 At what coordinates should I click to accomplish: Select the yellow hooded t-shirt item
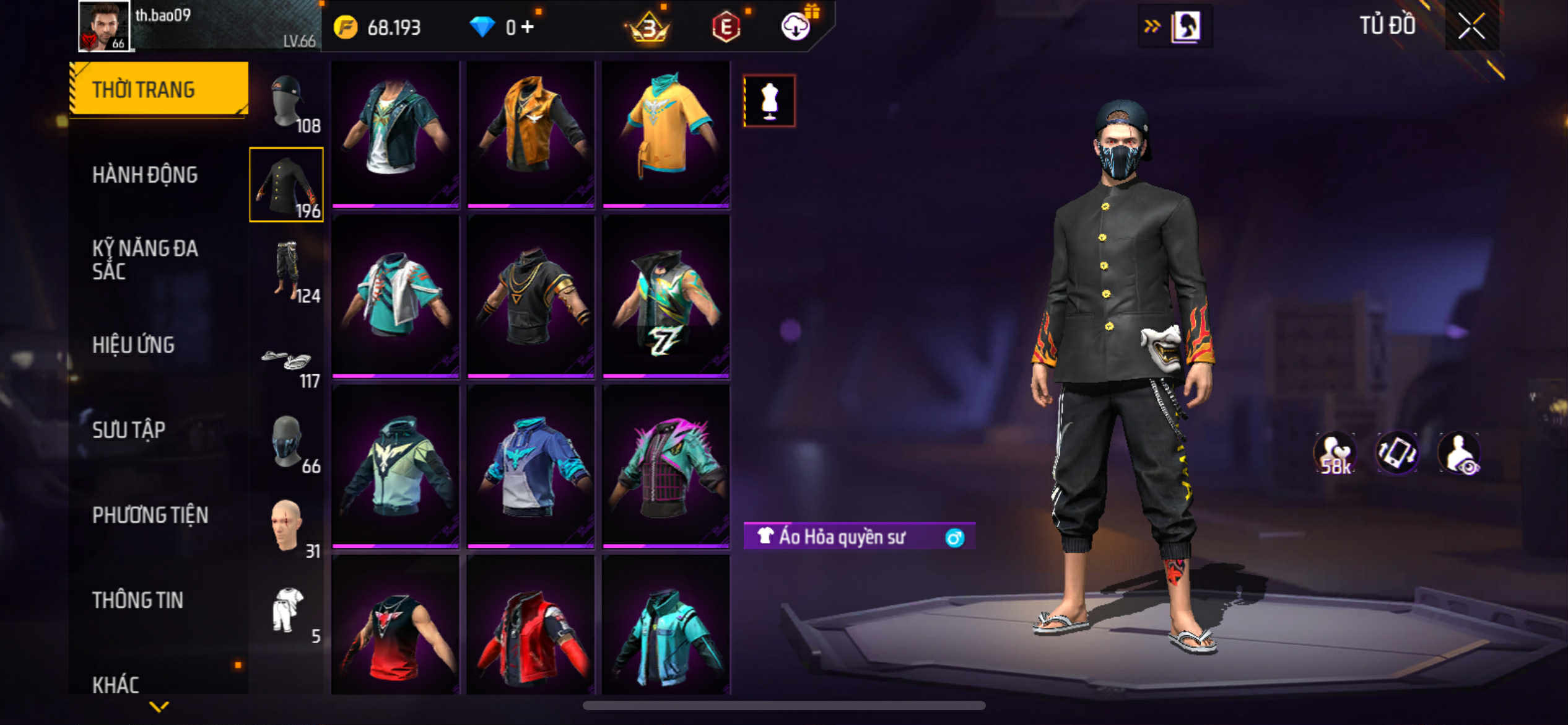pos(666,133)
